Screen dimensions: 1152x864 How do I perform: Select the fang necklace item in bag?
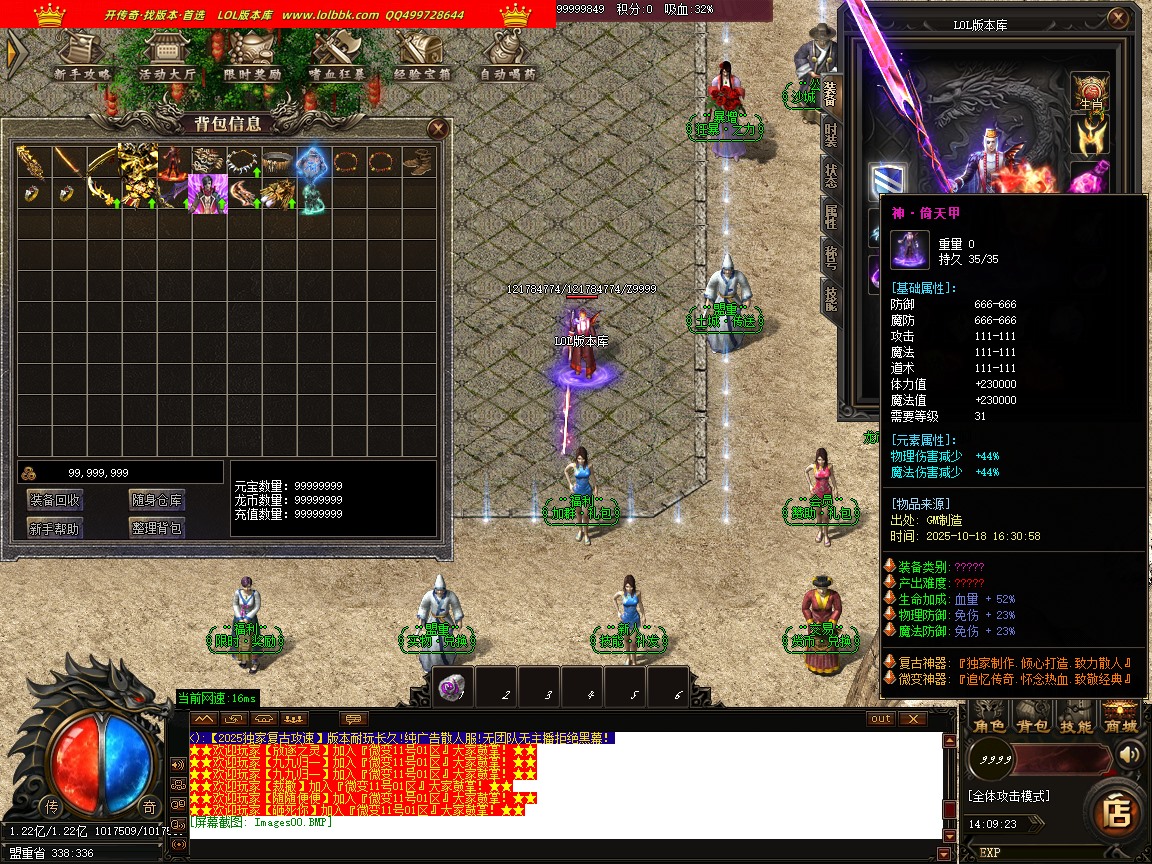click(243, 160)
